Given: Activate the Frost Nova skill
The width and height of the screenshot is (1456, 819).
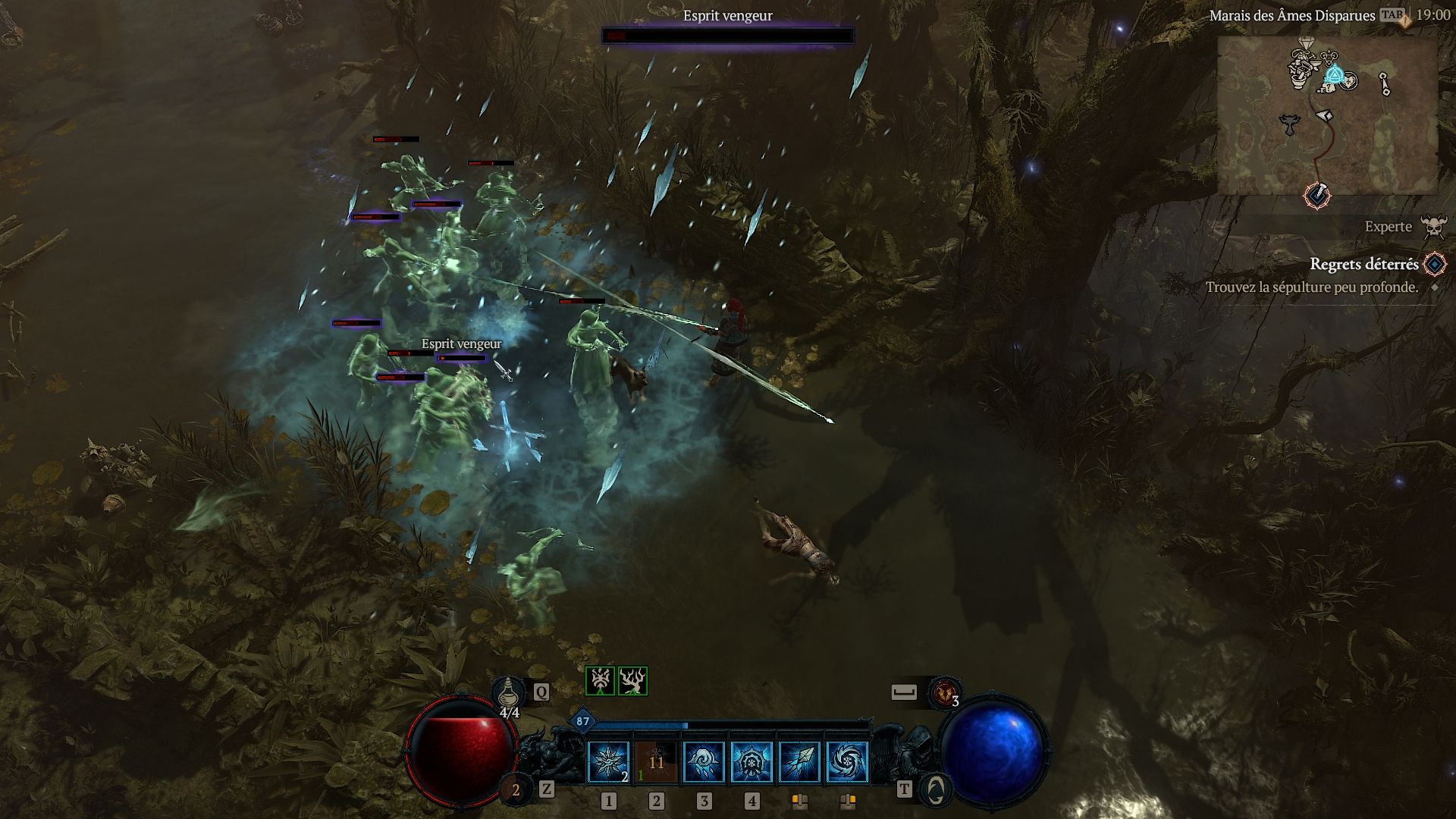Looking at the screenshot, I should (608, 761).
